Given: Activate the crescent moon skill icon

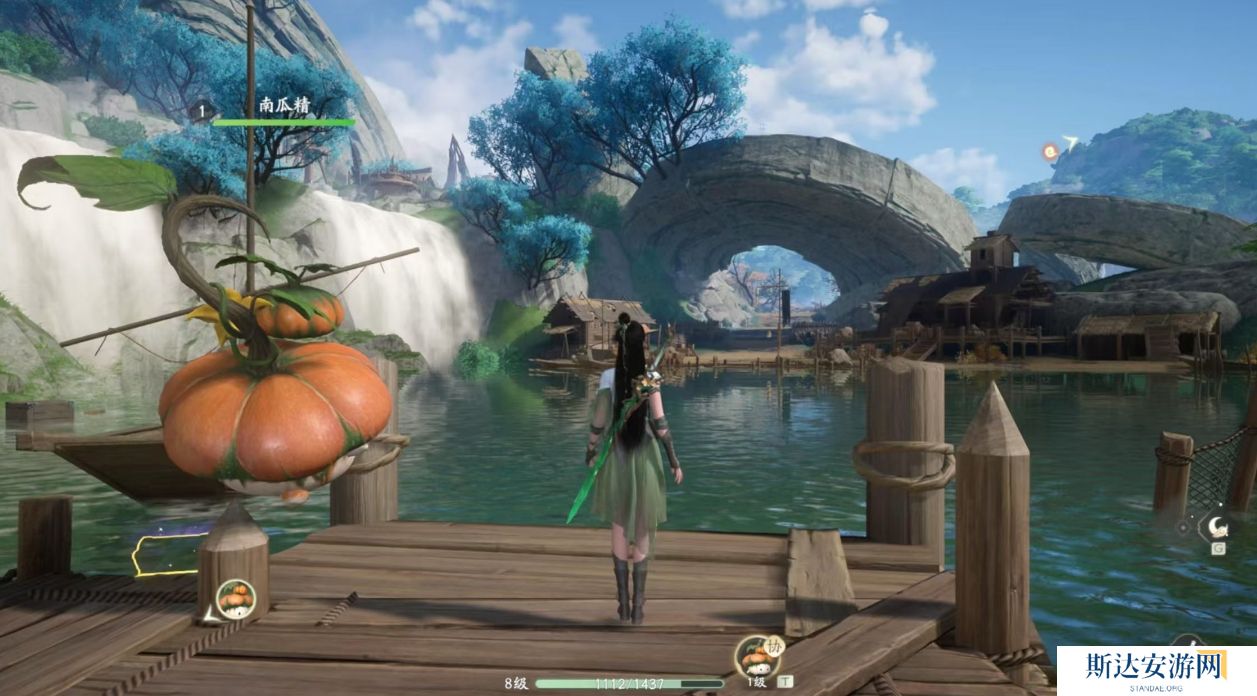Looking at the screenshot, I should click(1217, 526).
